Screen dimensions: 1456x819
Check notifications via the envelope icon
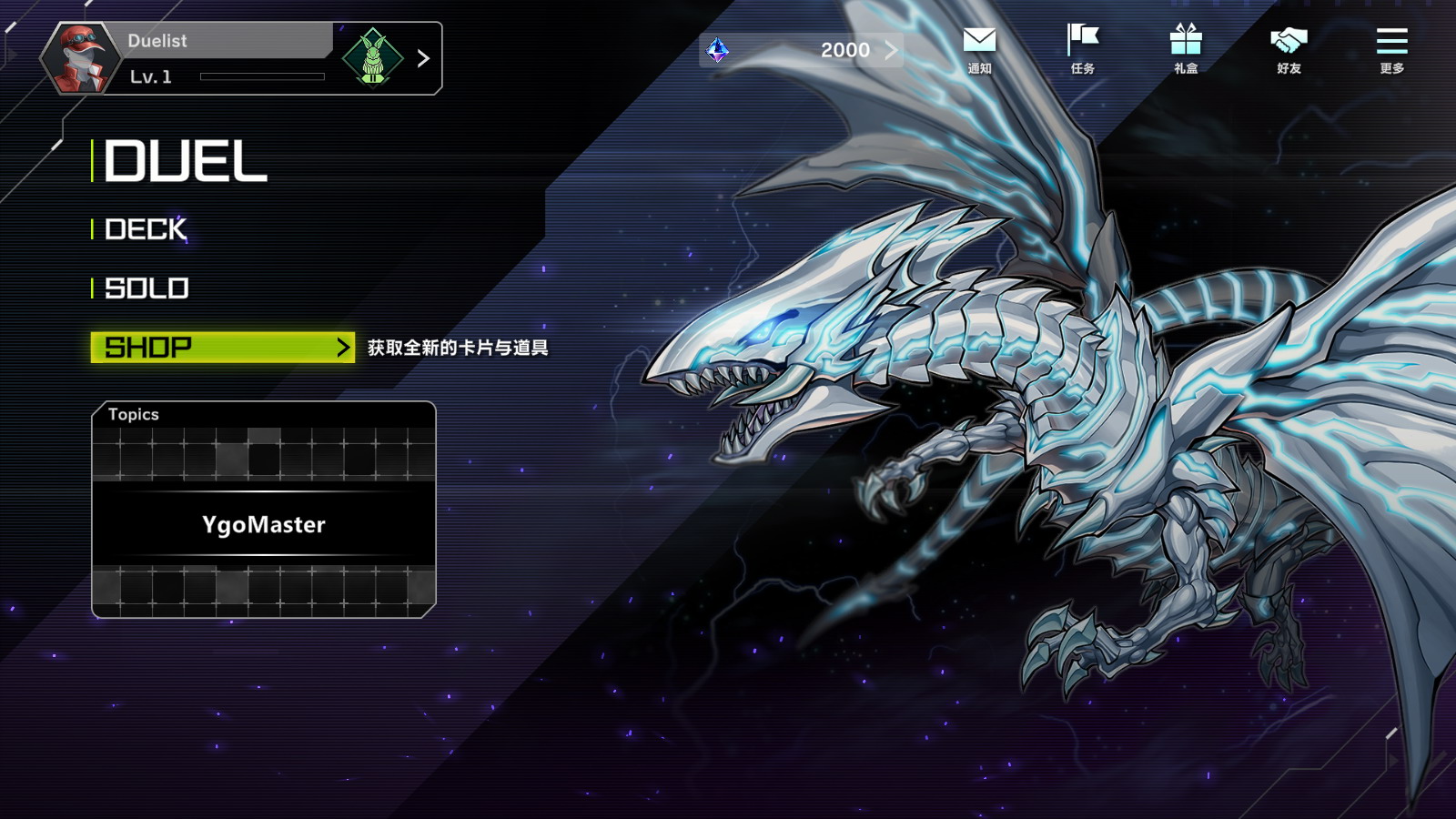pyautogui.click(x=979, y=49)
